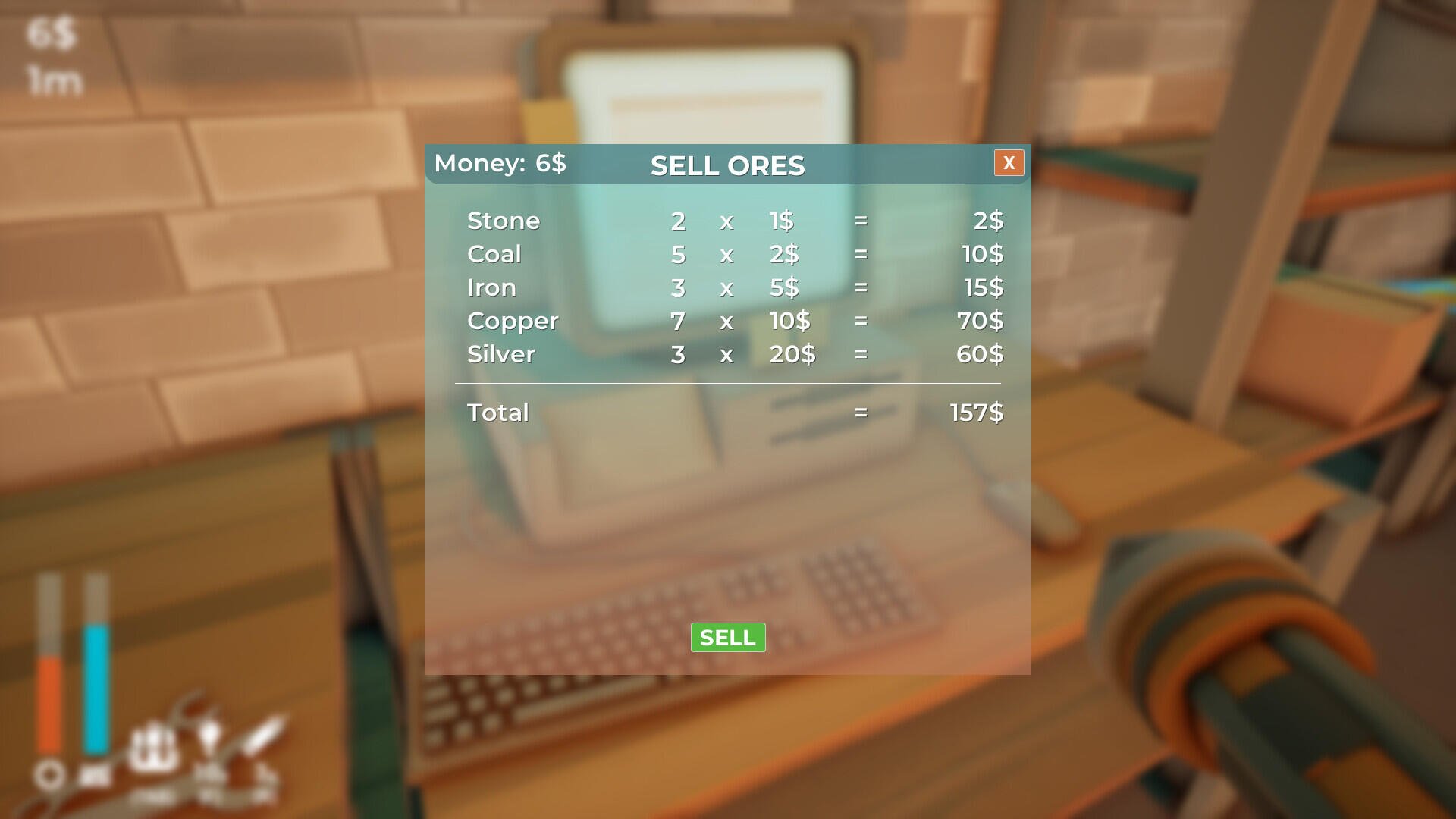Viewport: 1456px width, 819px height.
Task: Toggle the Stone row in the sell list
Action: point(504,221)
